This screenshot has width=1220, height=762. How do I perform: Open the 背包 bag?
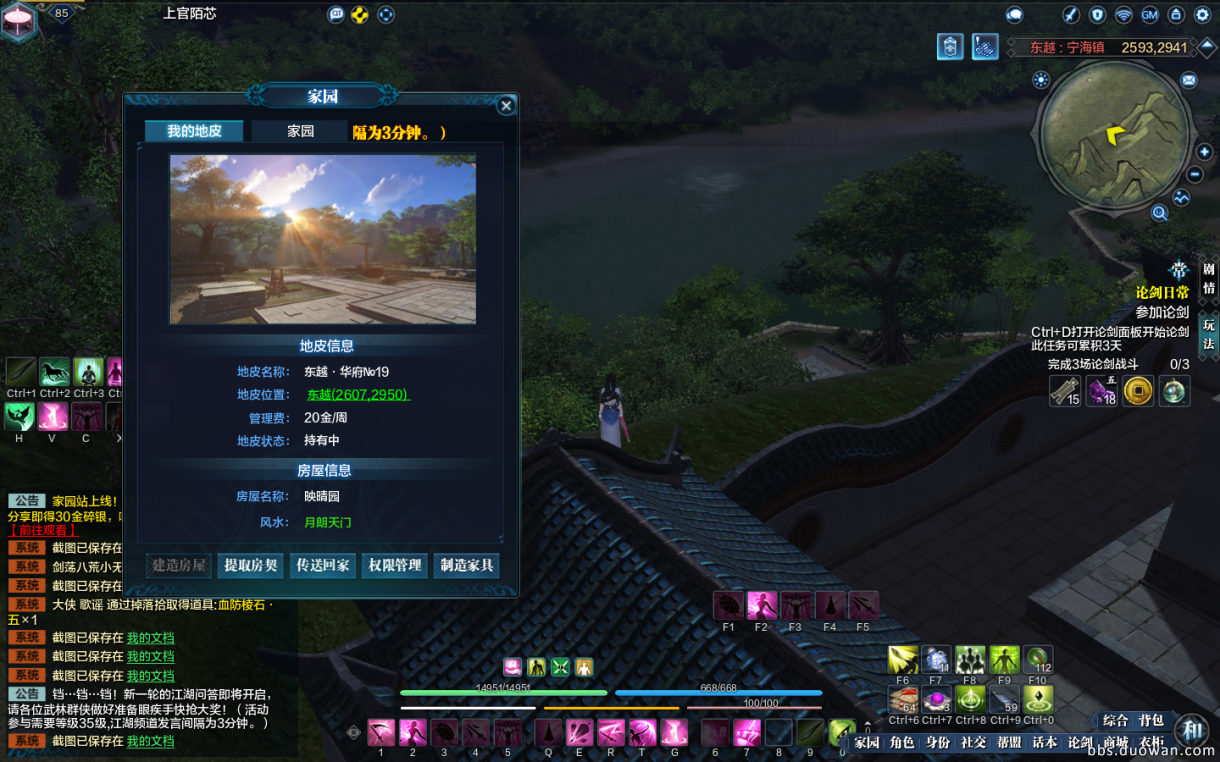tap(1151, 720)
